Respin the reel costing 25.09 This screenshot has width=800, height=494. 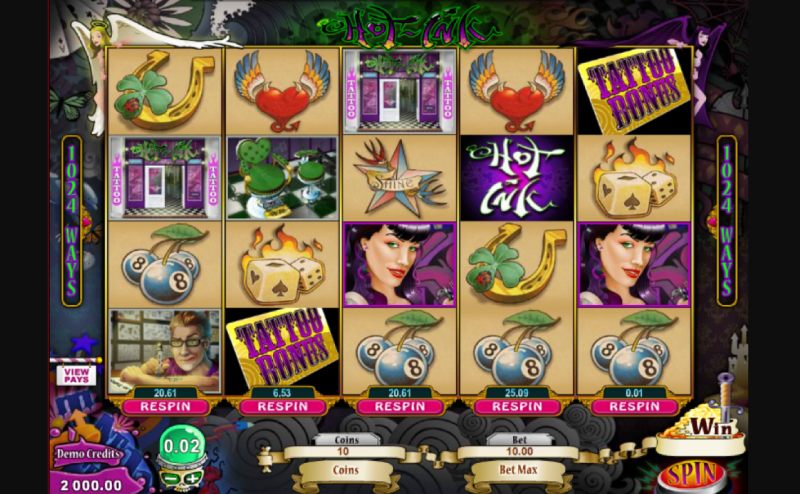517,407
